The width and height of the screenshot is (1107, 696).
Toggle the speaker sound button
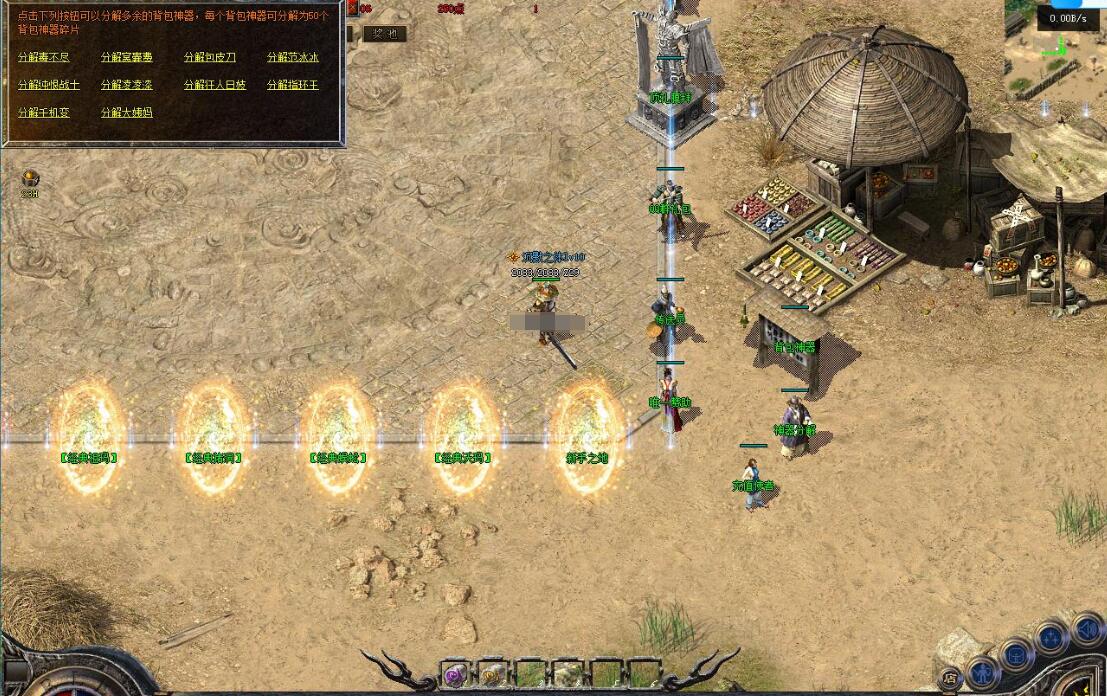pyautogui.click(x=1087, y=629)
